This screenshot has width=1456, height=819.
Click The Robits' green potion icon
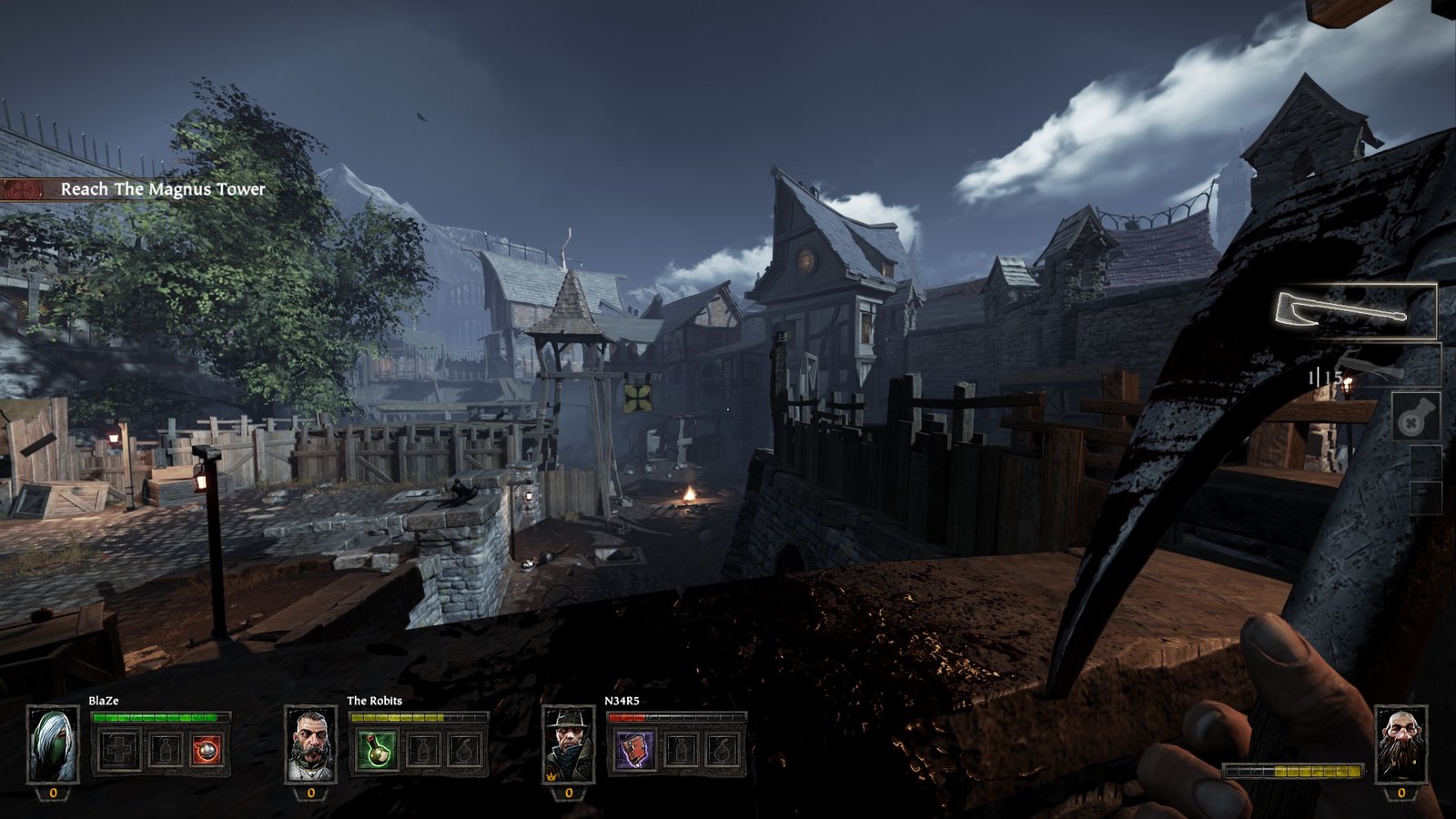(x=376, y=751)
